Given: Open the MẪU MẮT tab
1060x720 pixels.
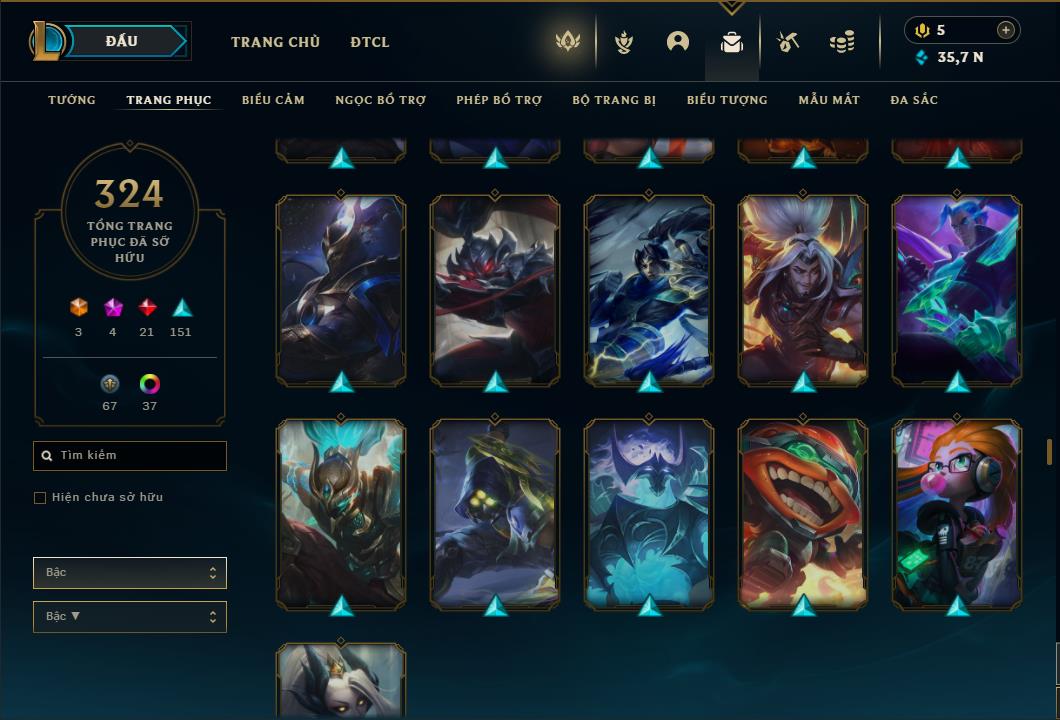Looking at the screenshot, I should (x=829, y=100).
